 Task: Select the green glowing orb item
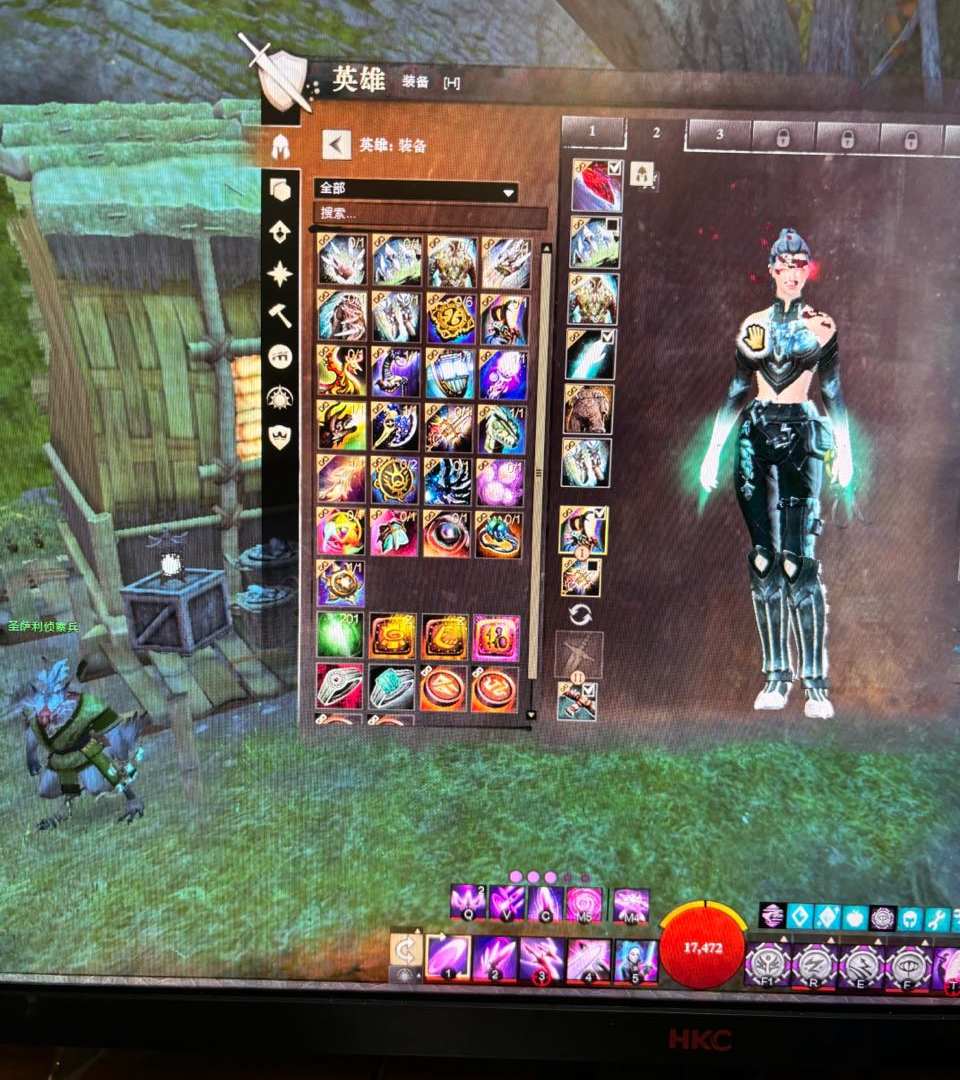[x=340, y=636]
